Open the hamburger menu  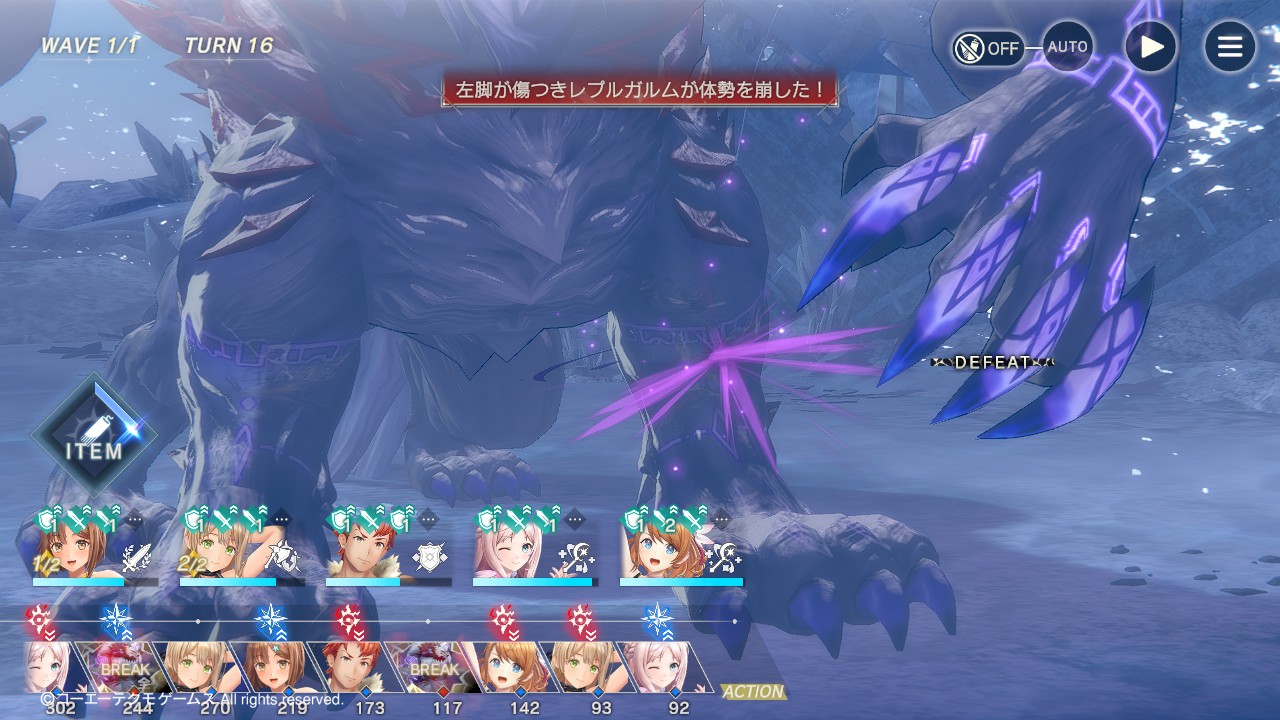1229,47
